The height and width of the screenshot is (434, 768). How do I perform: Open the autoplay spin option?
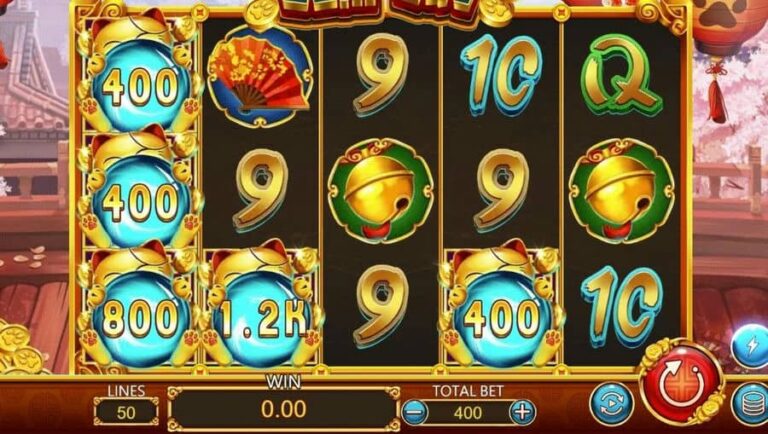pos(609,403)
